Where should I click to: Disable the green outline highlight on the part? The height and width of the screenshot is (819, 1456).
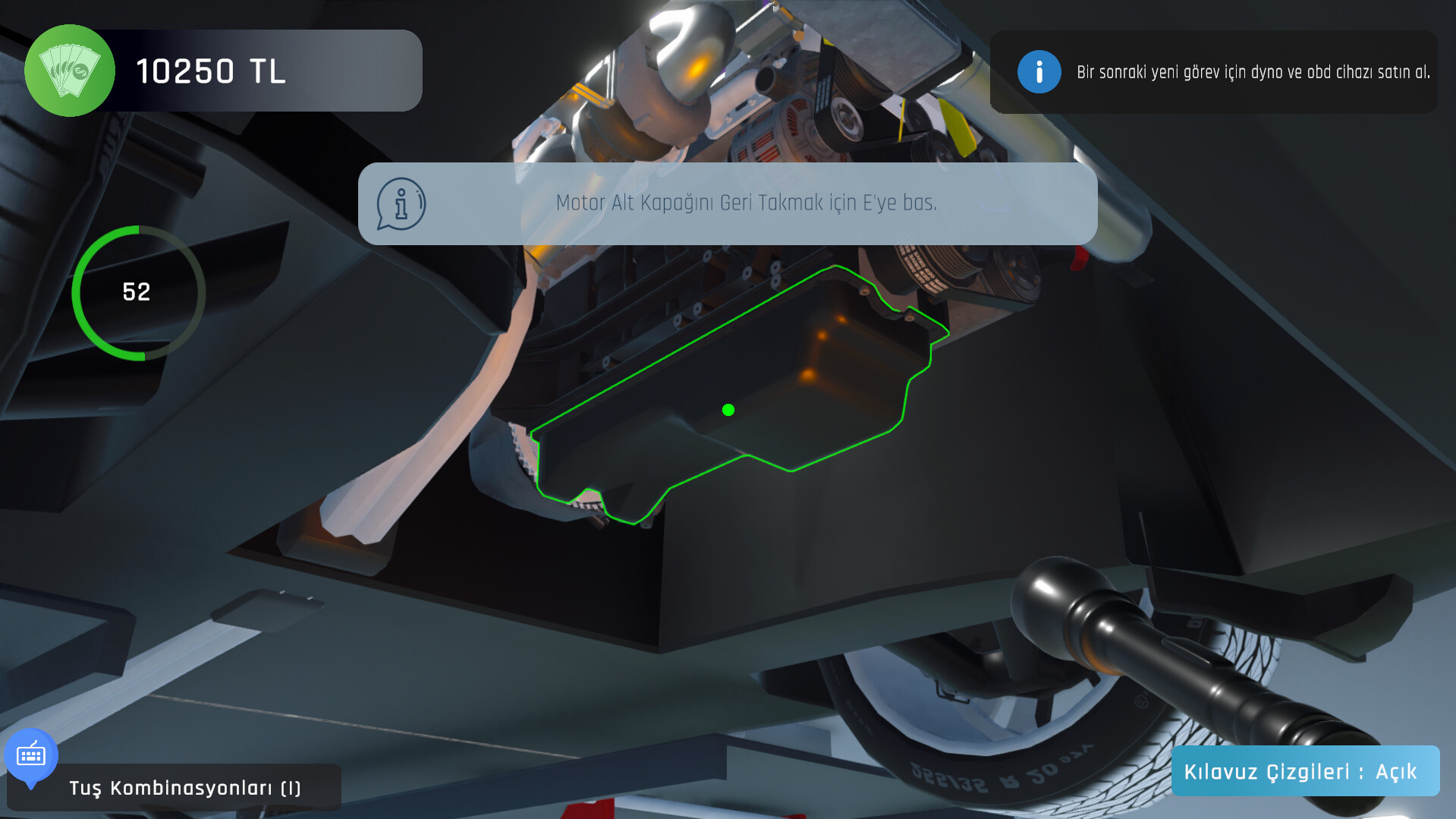(x=1305, y=770)
